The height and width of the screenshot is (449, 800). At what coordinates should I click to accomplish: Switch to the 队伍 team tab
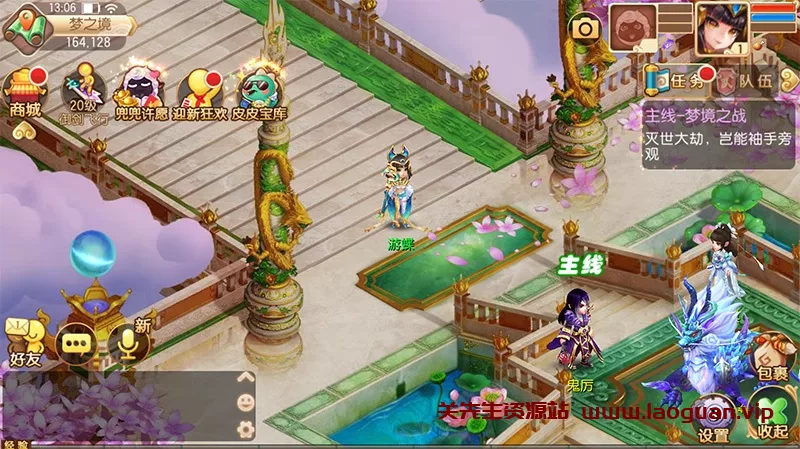pyautogui.click(x=742, y=80)
